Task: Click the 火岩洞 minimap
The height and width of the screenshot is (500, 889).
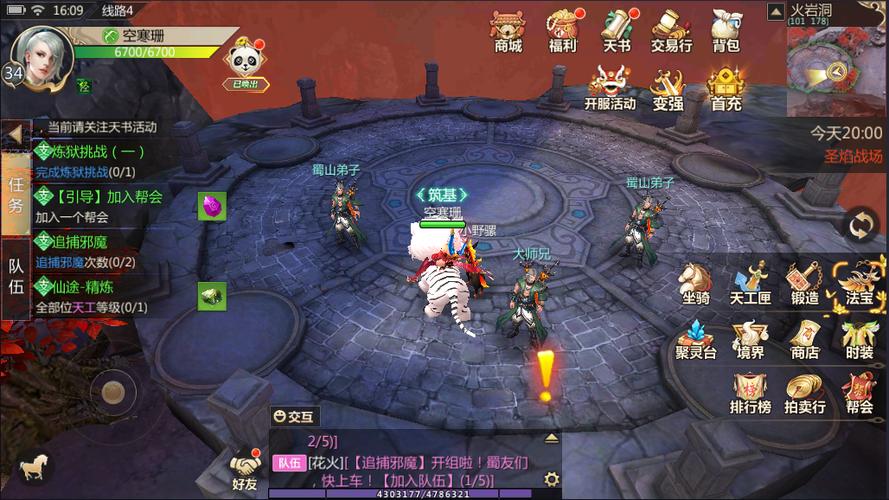Action: [836, 66]
